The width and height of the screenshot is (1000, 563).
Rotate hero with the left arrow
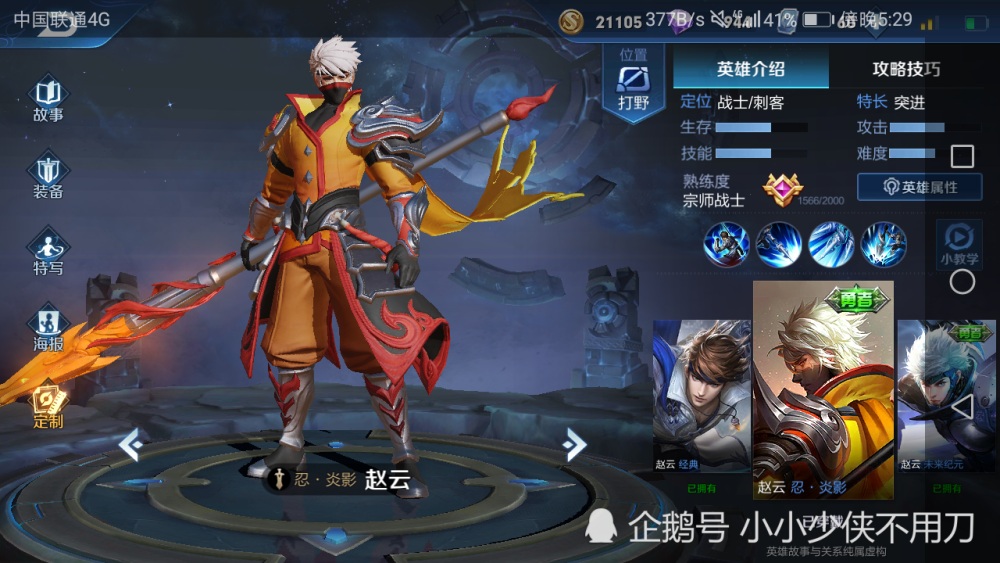point(129,443)
